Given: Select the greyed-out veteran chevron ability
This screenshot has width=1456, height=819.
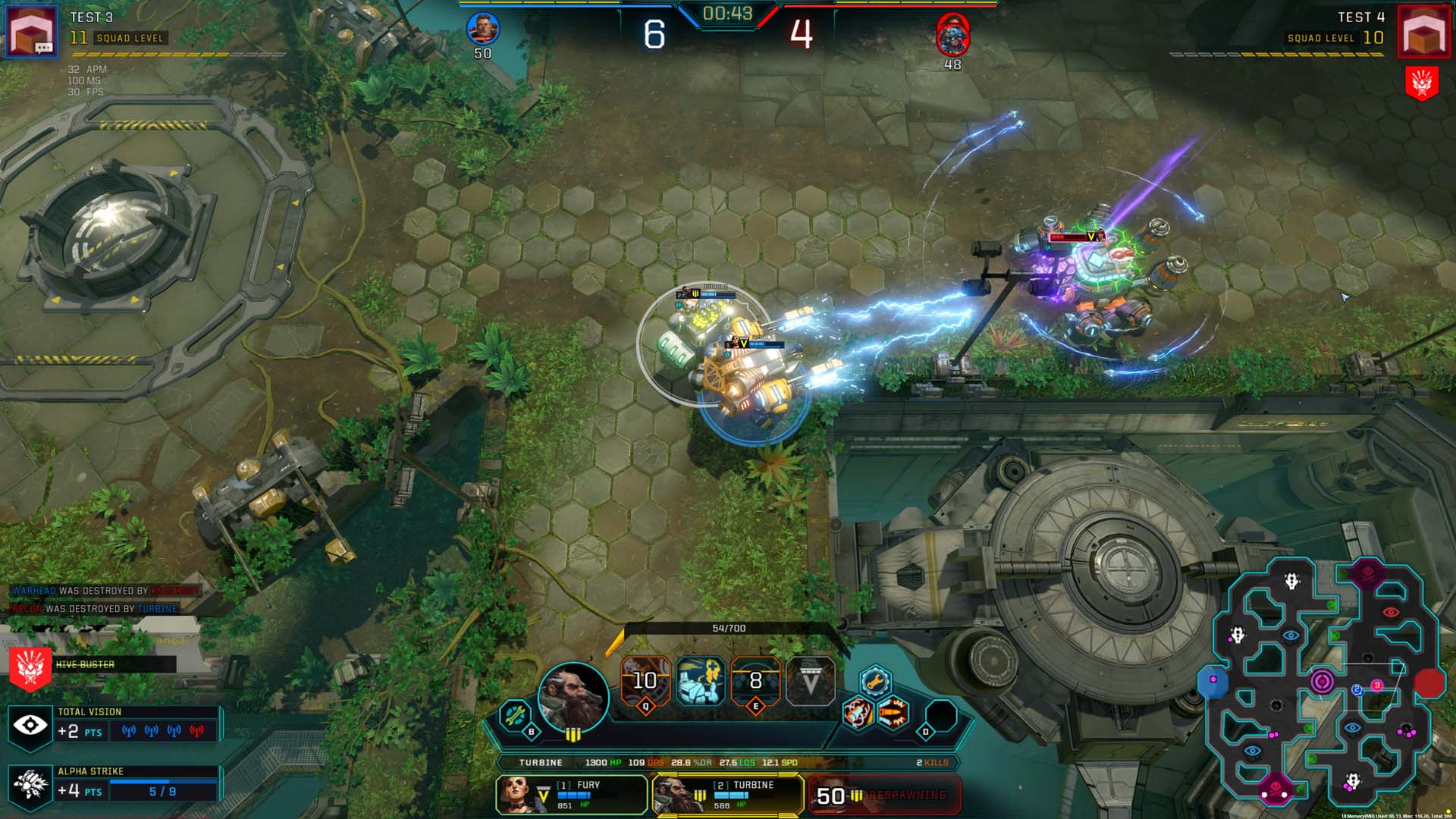Looking at the screenshot, I should coord(810,681).
